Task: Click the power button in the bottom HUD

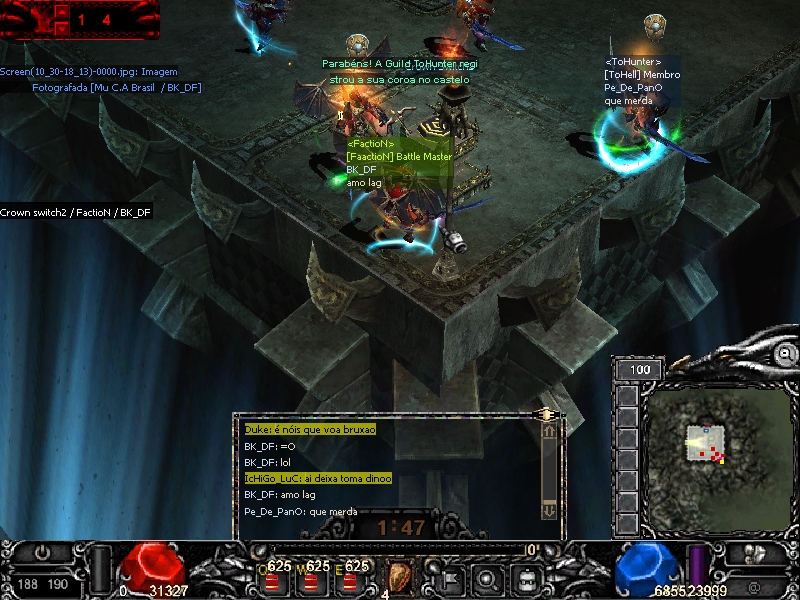Action: click(x=42, y=552)
